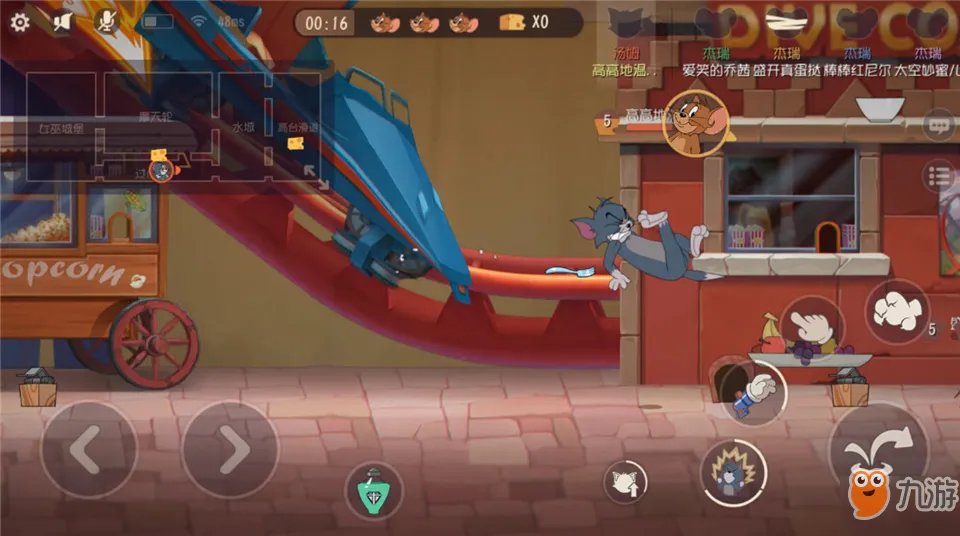Toggle the muted microphone icon
Viewport: 960px width, 536px height.
point(105,21)
